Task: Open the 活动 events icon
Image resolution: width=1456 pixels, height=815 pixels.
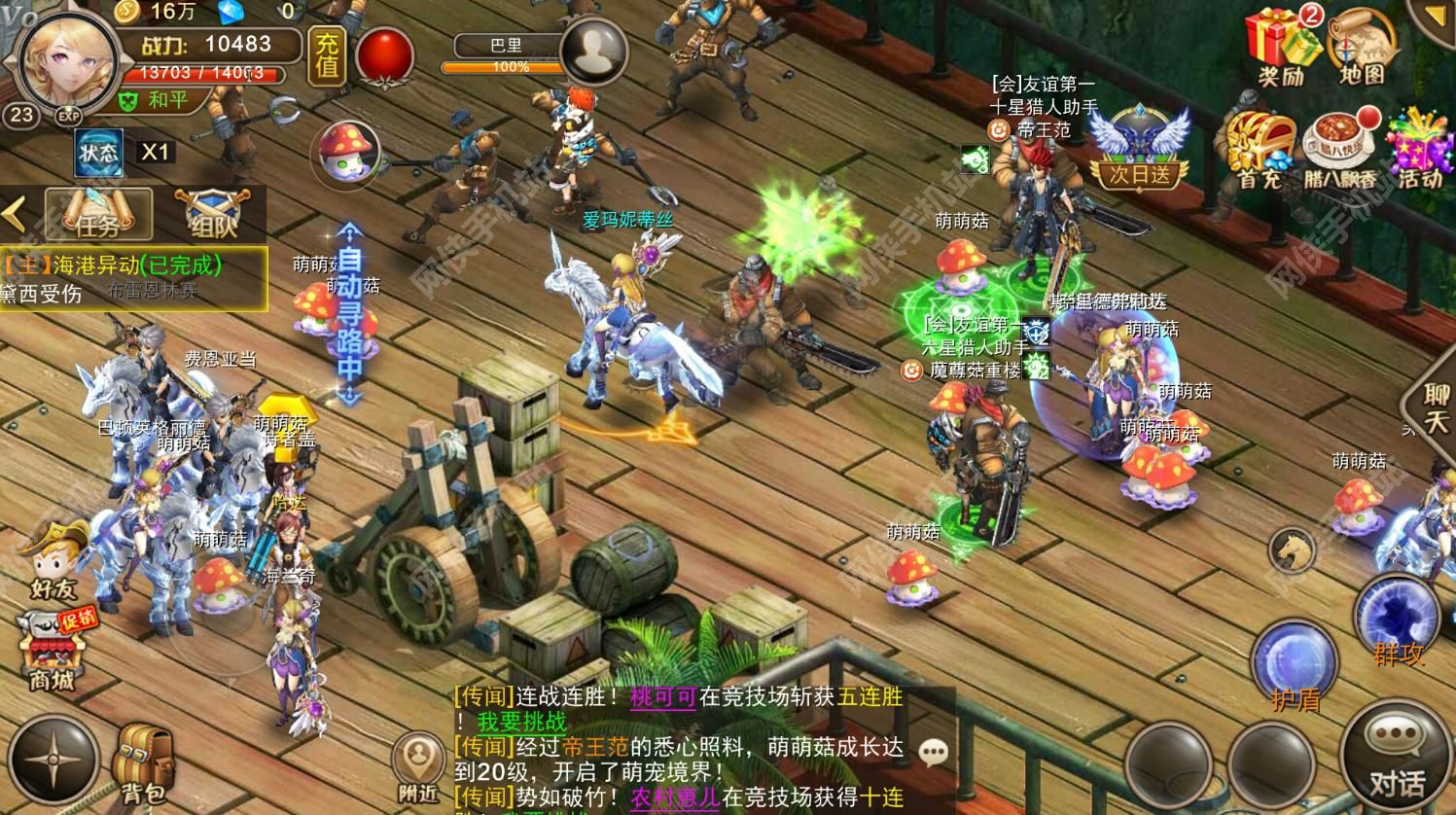Action: tap(1419, 149)
